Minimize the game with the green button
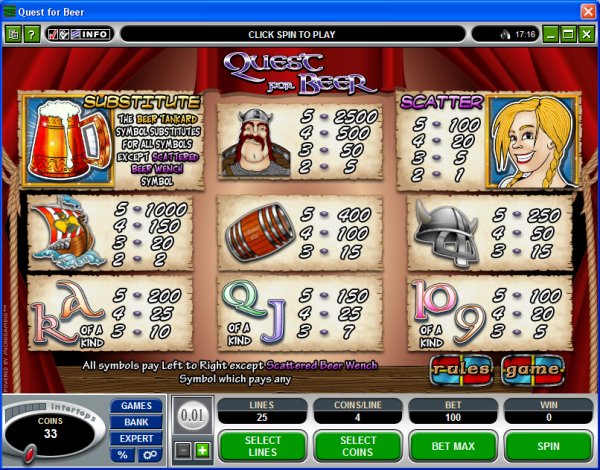600x470 pixels. [x=549, y=34]
